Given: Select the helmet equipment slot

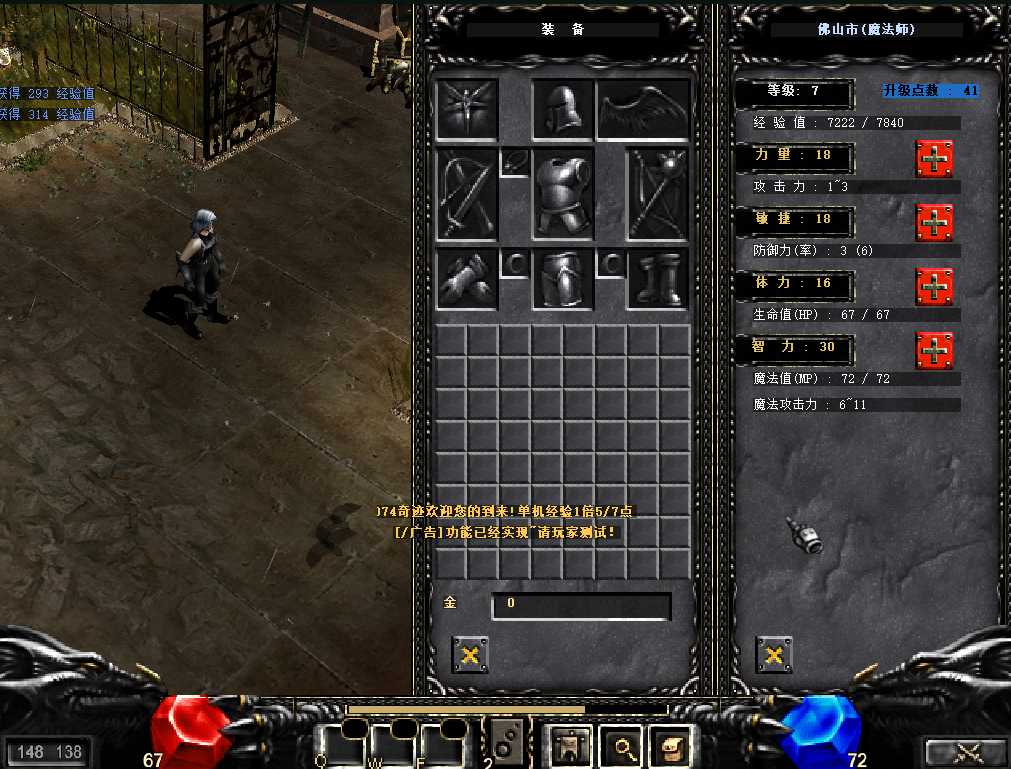Looking at the screenshot, I should (563, 110).
